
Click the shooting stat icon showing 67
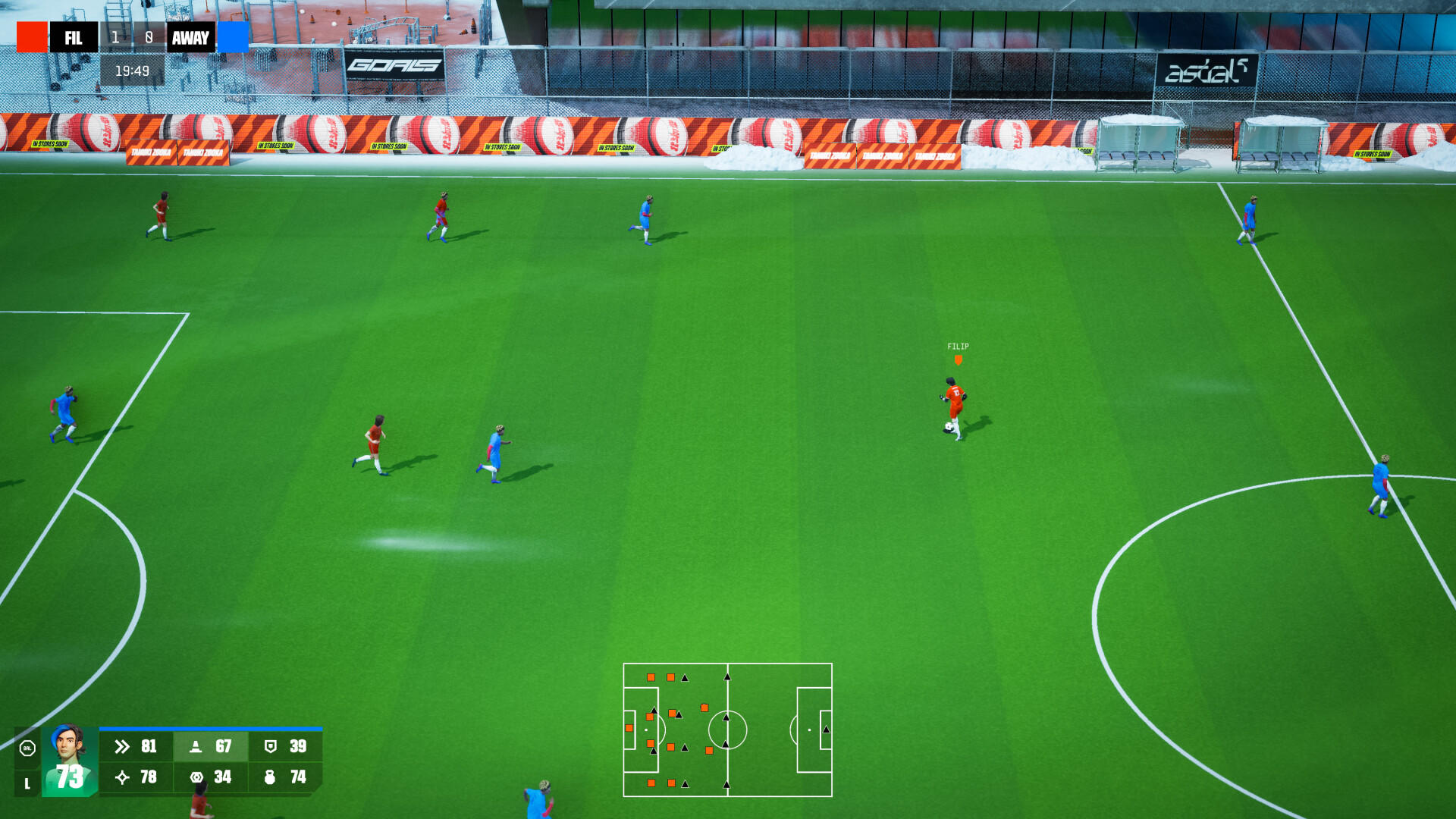(x=197, y=746)
